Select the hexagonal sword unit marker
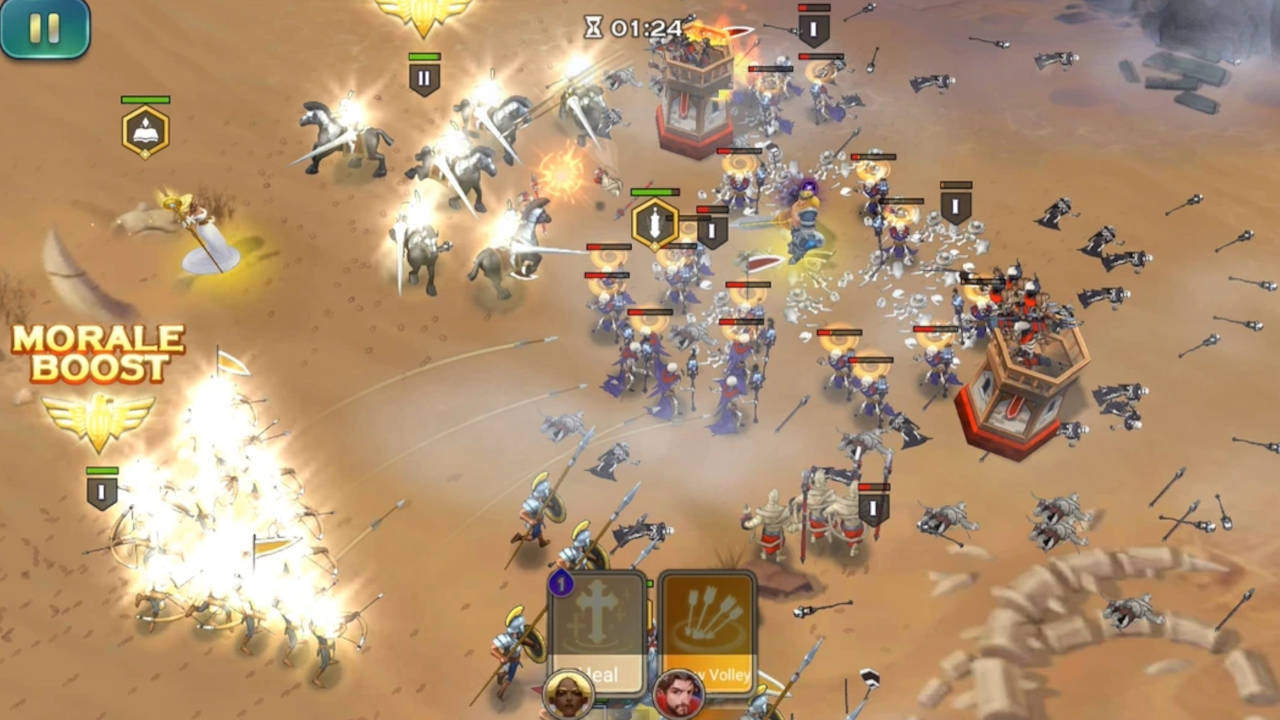Image resolution: width=1280 pixels, height=720 pixels. pyautogui.click(x=655, y=224)
